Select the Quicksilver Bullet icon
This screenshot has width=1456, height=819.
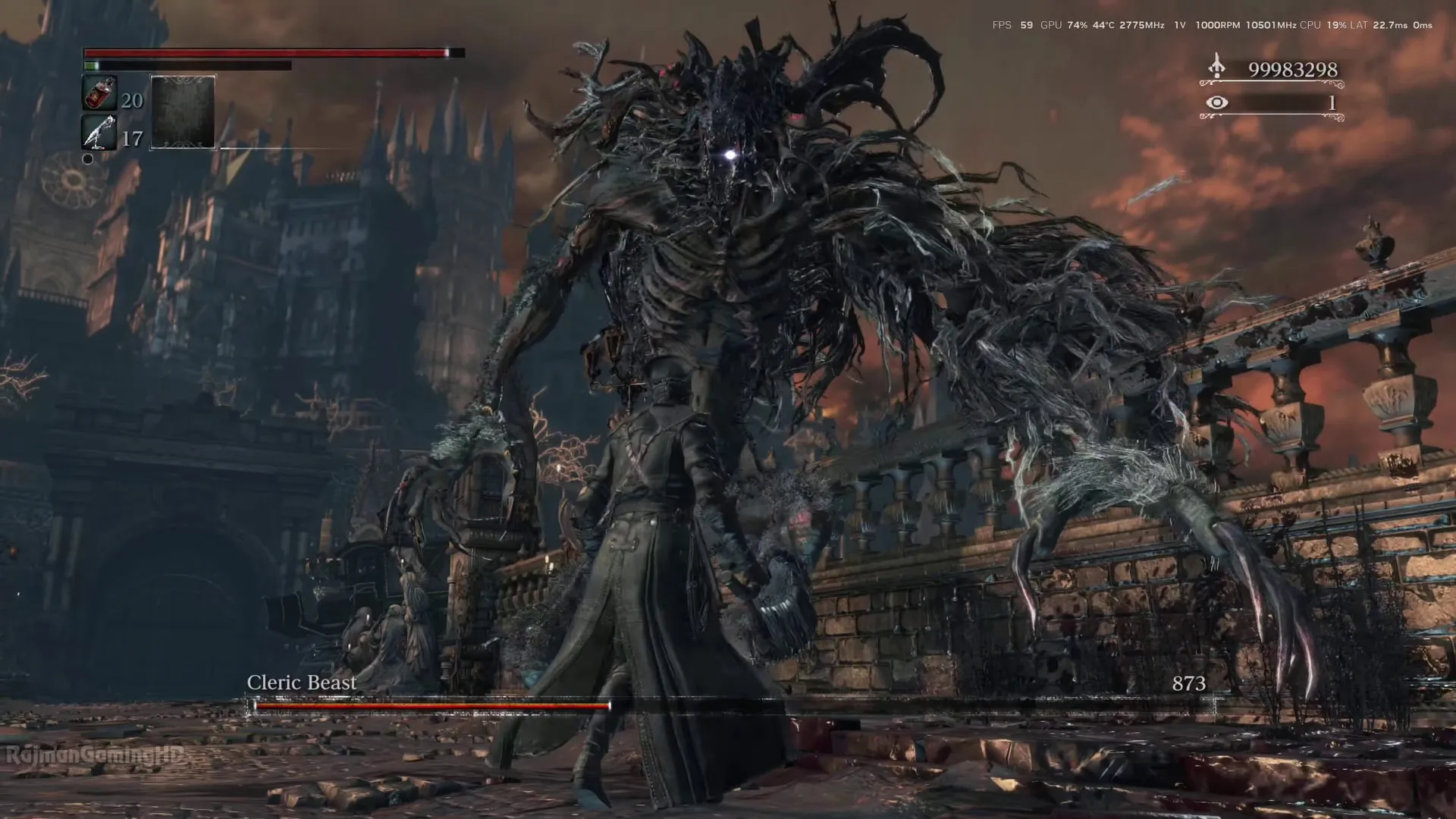pyautogui.click(x=99, y=133)
